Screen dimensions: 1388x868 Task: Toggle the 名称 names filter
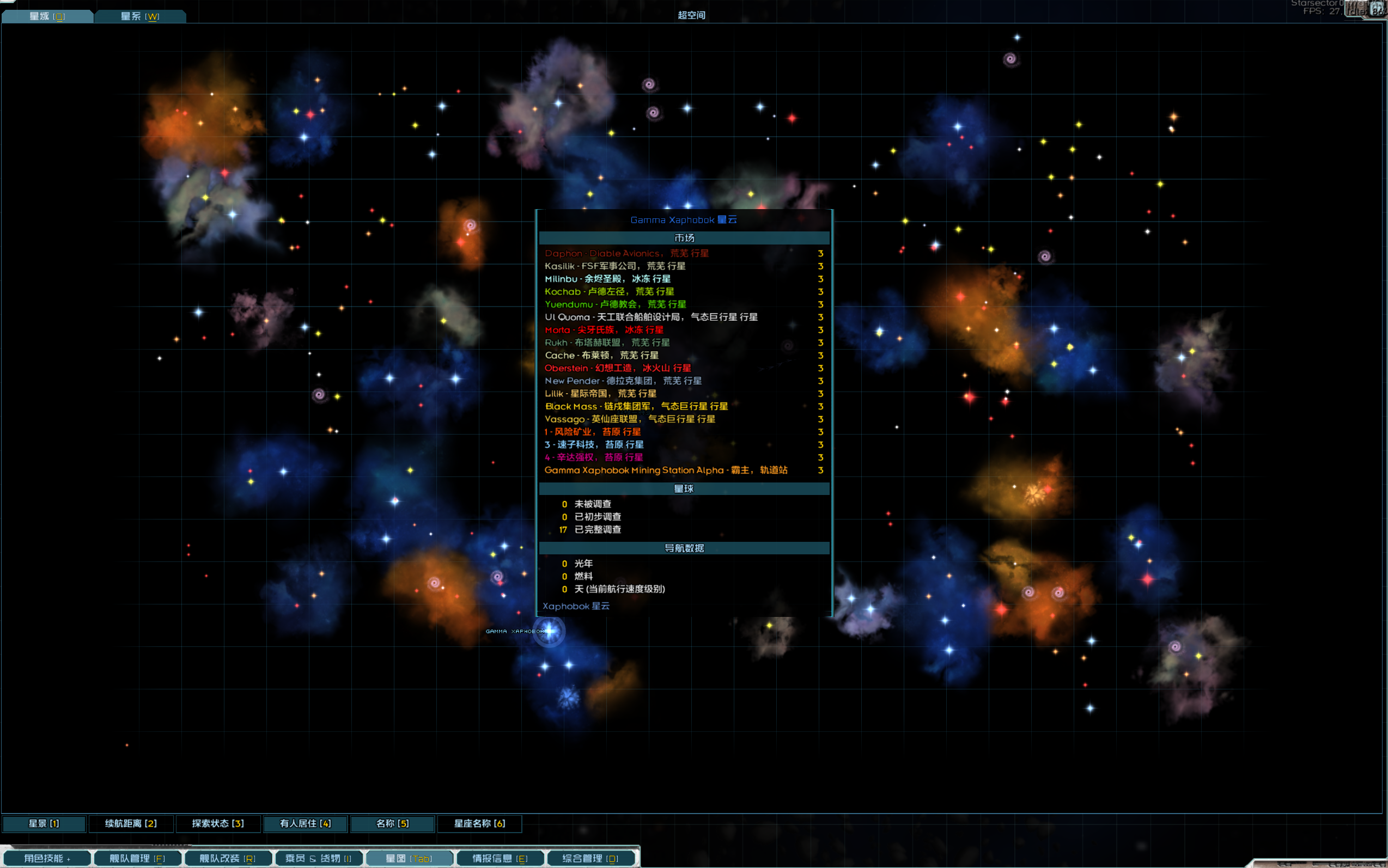(392, 823)
